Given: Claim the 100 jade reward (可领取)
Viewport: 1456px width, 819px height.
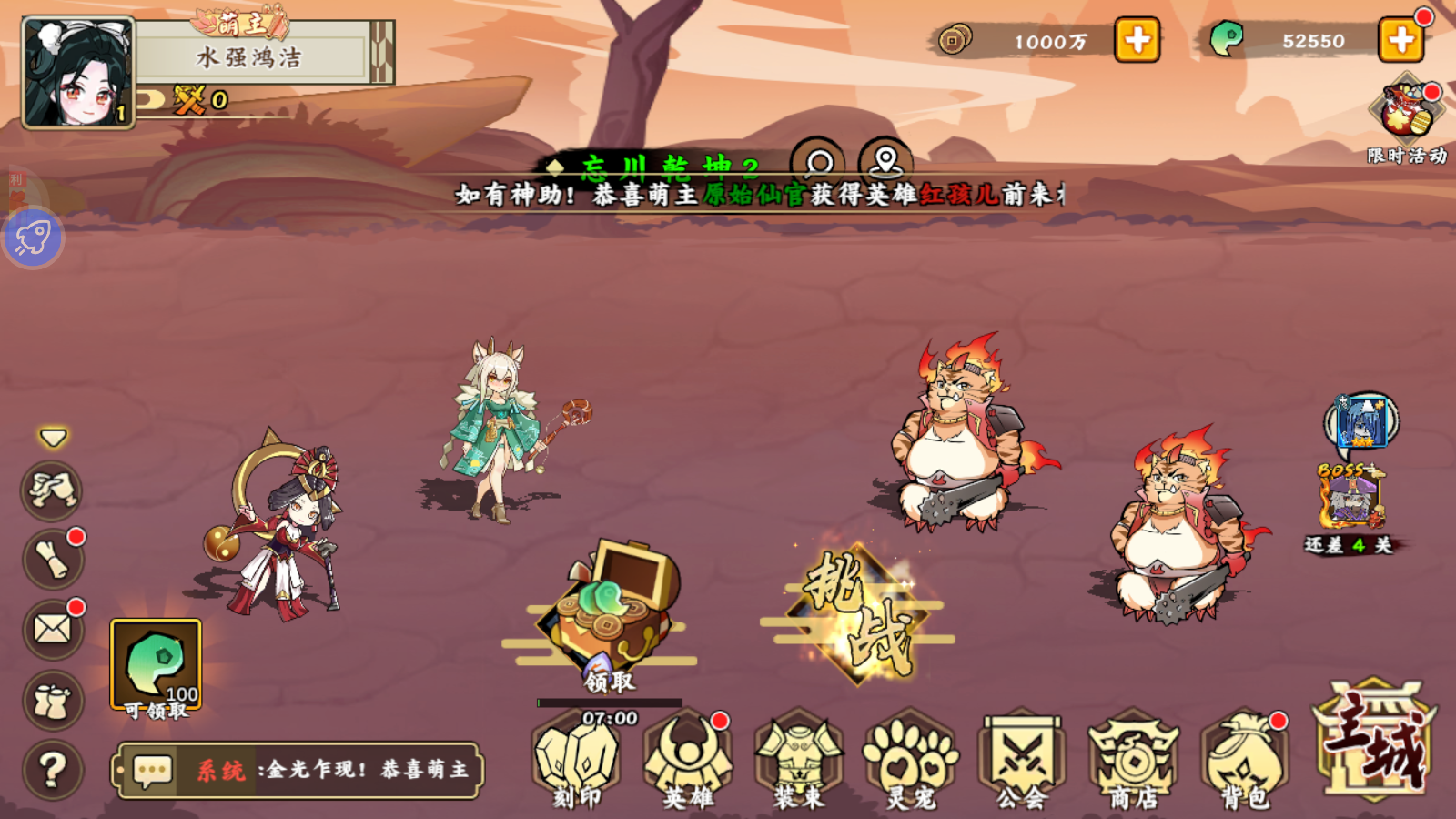Looking at the screenshot, I should 156,667.
